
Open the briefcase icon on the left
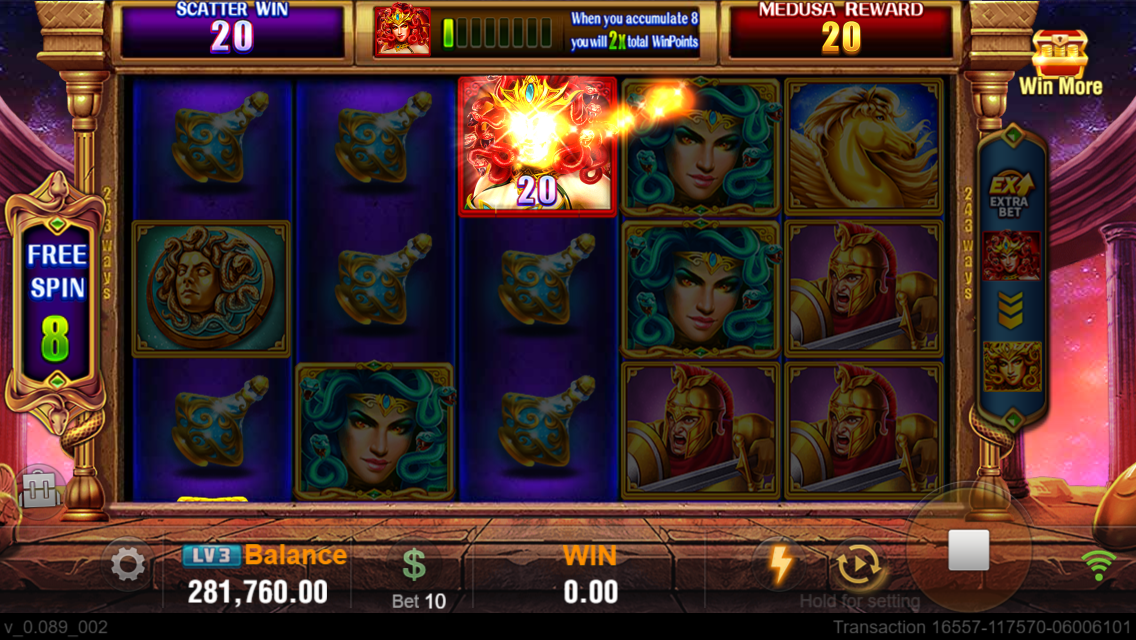click(x=41, y=491)
